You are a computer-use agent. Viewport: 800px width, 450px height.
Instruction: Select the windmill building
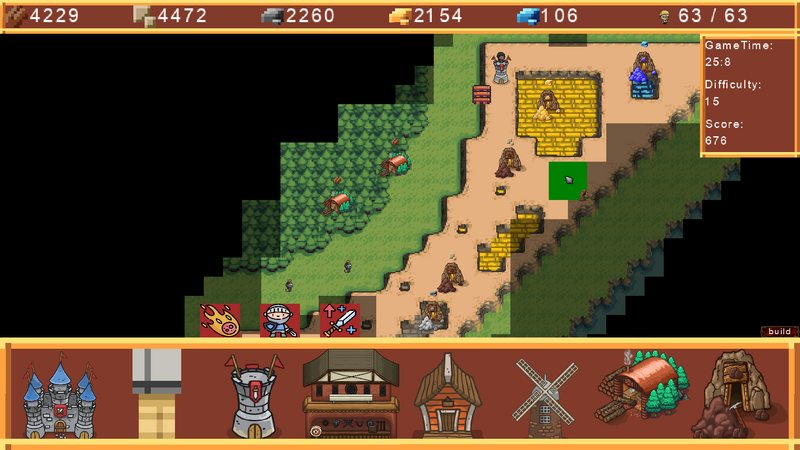(x=546, y=395)
